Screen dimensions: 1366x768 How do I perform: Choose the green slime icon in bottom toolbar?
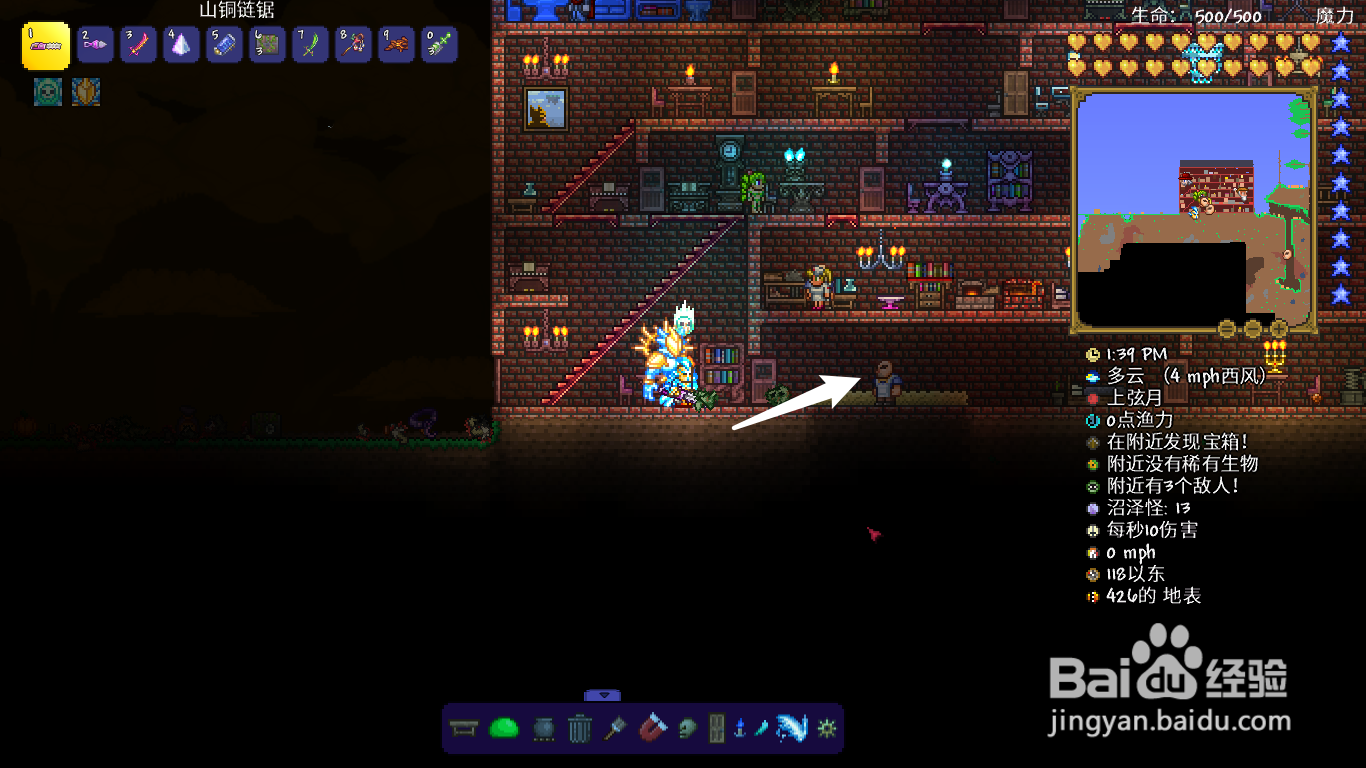point(503,729)
